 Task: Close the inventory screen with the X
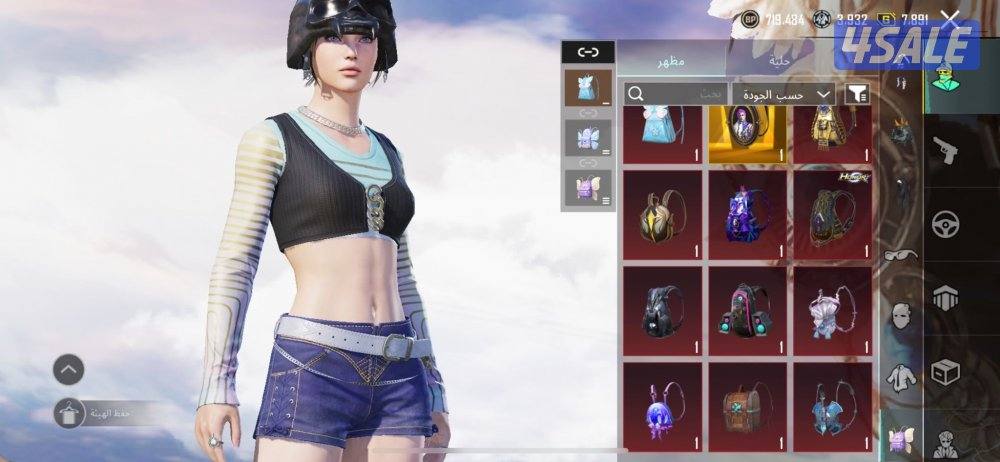click(x=950, y=19)
